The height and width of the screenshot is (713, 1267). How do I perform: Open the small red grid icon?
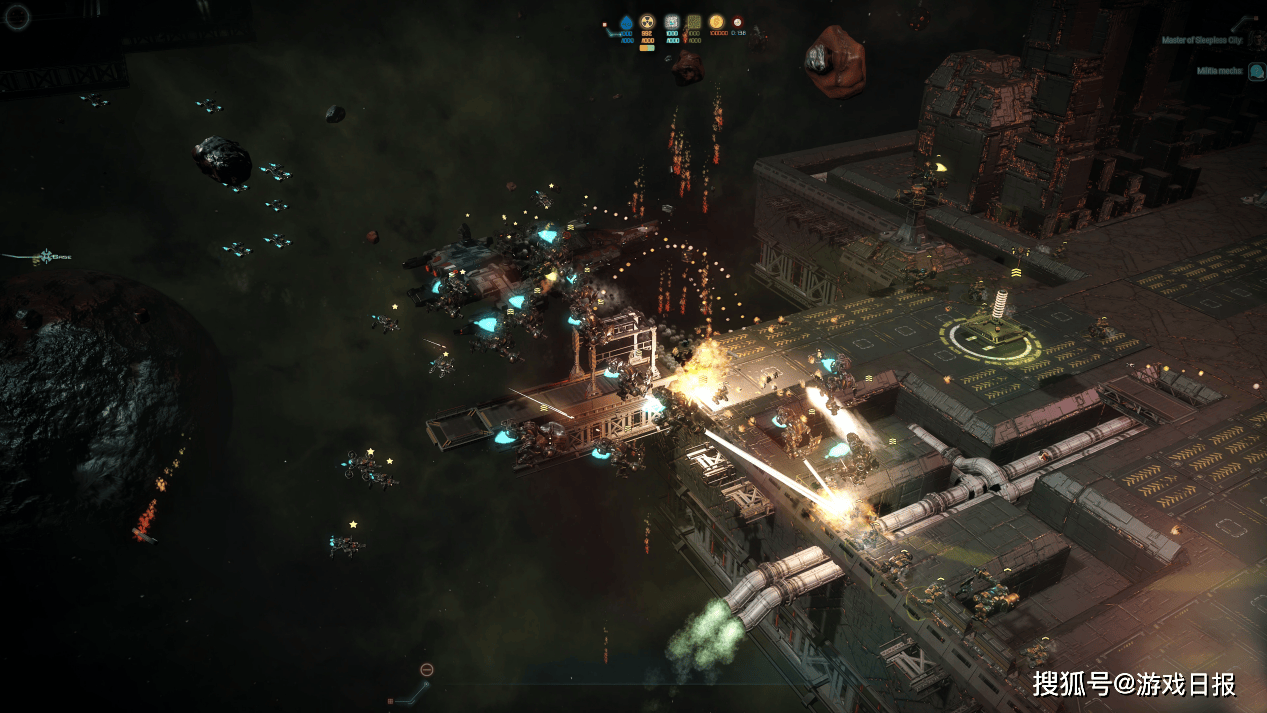point(390,701)
